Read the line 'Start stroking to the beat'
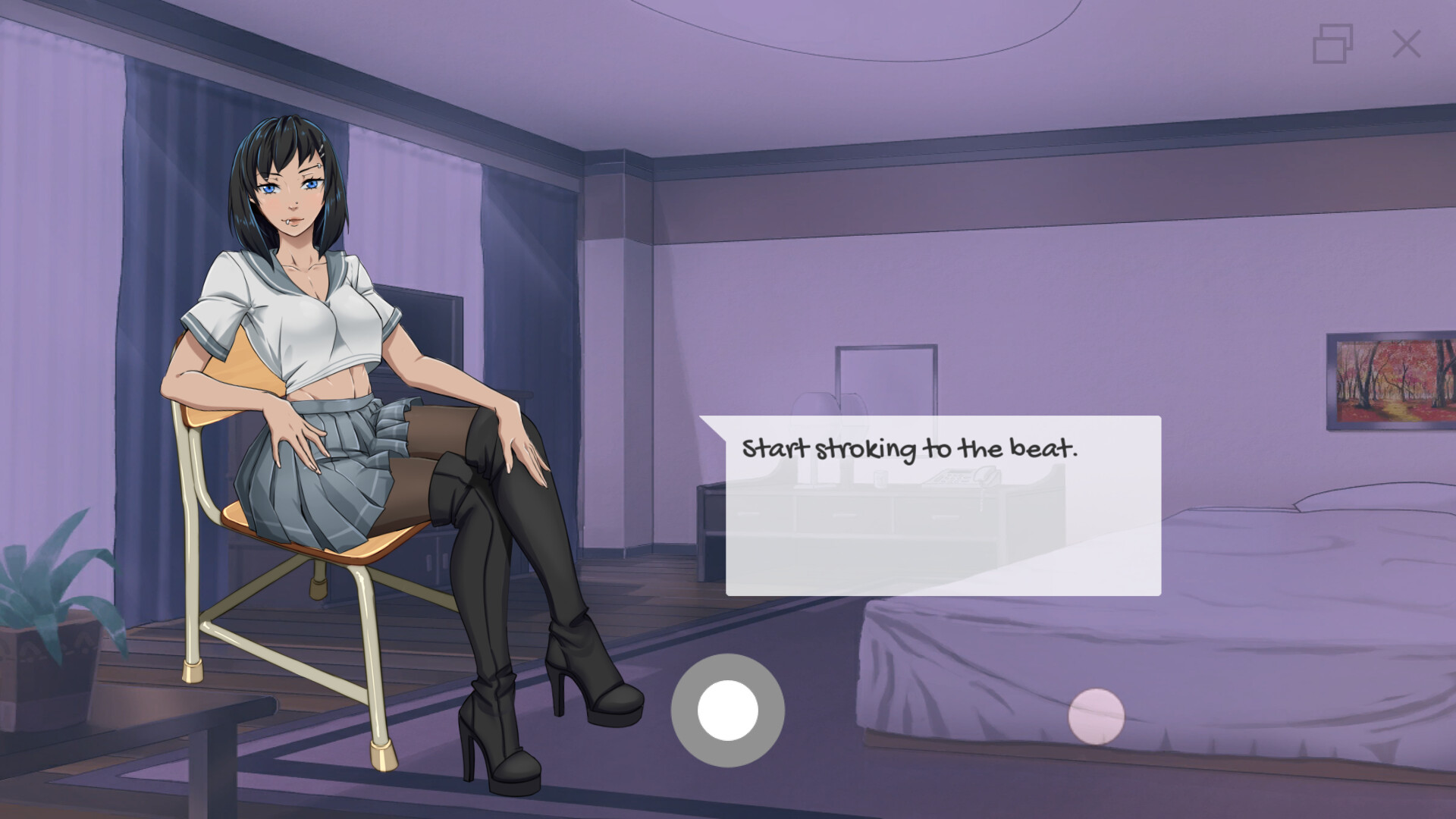Image resolution: width=1456 pixels, height=819 pixels. tap(910, 447)
